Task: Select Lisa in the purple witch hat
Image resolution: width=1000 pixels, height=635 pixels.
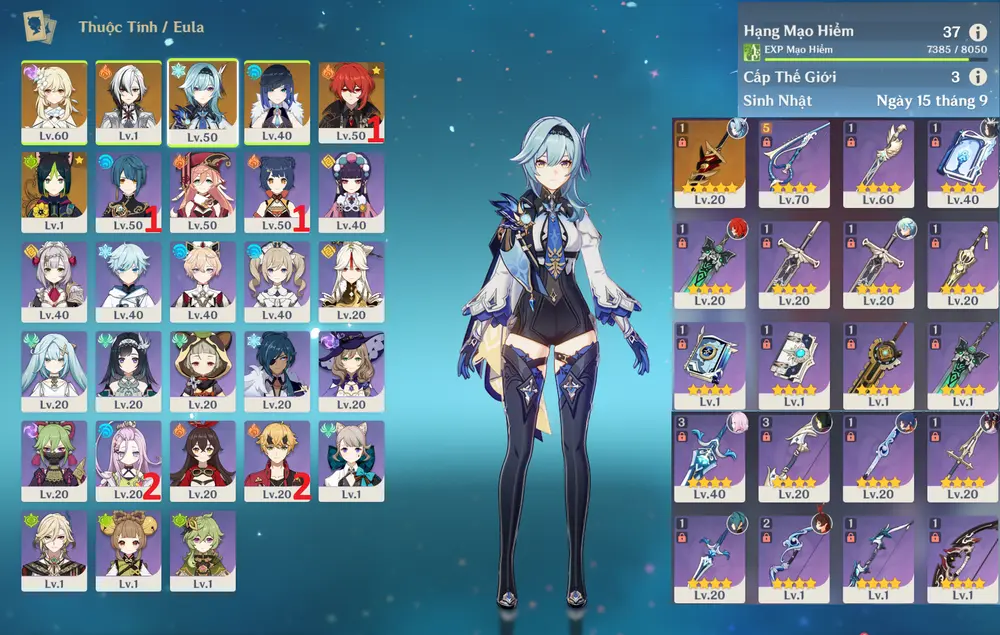Action: pos(351,369)
